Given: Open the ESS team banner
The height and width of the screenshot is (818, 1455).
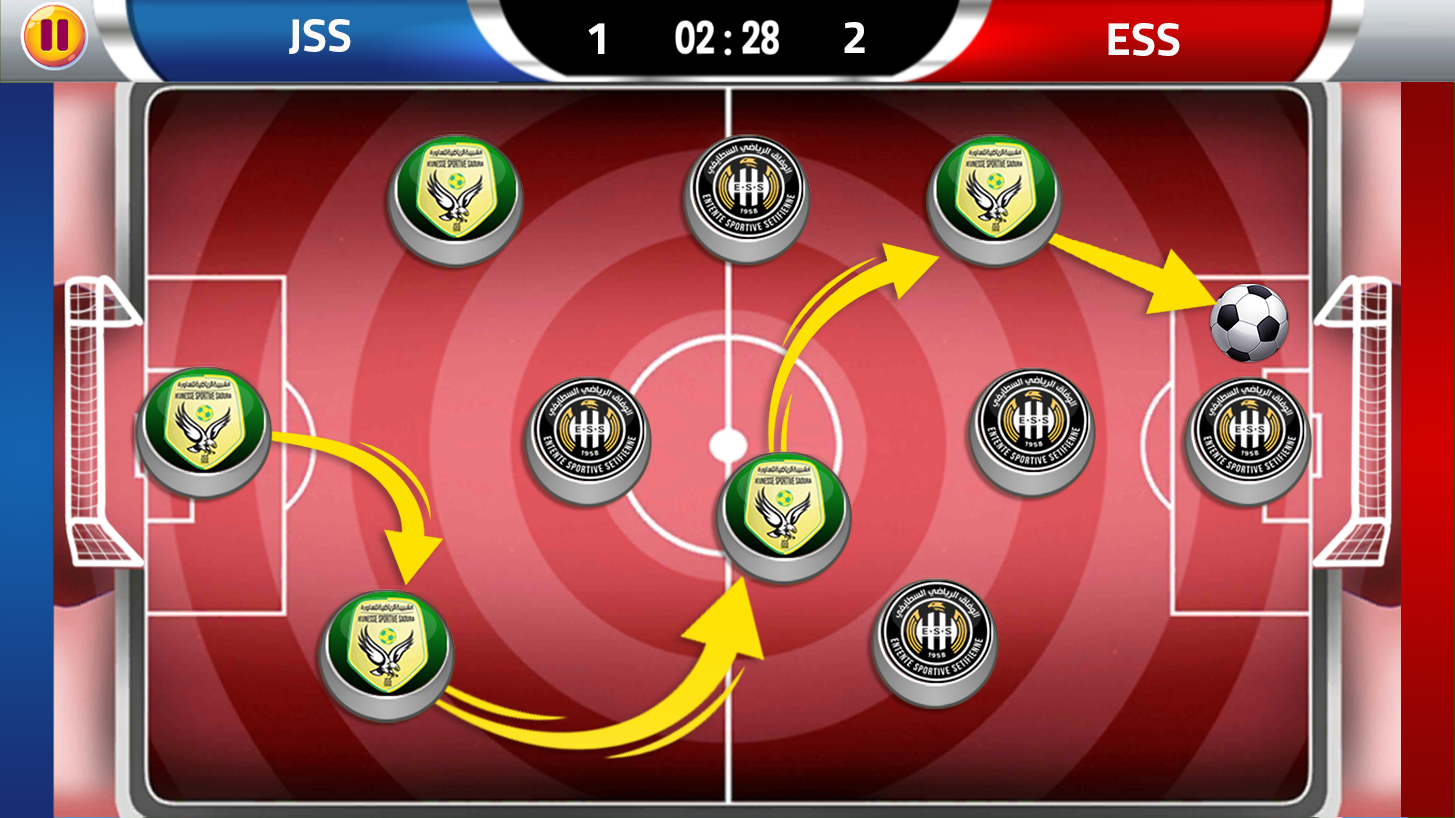Looking at the screenshot, I should pos(1141,40).
